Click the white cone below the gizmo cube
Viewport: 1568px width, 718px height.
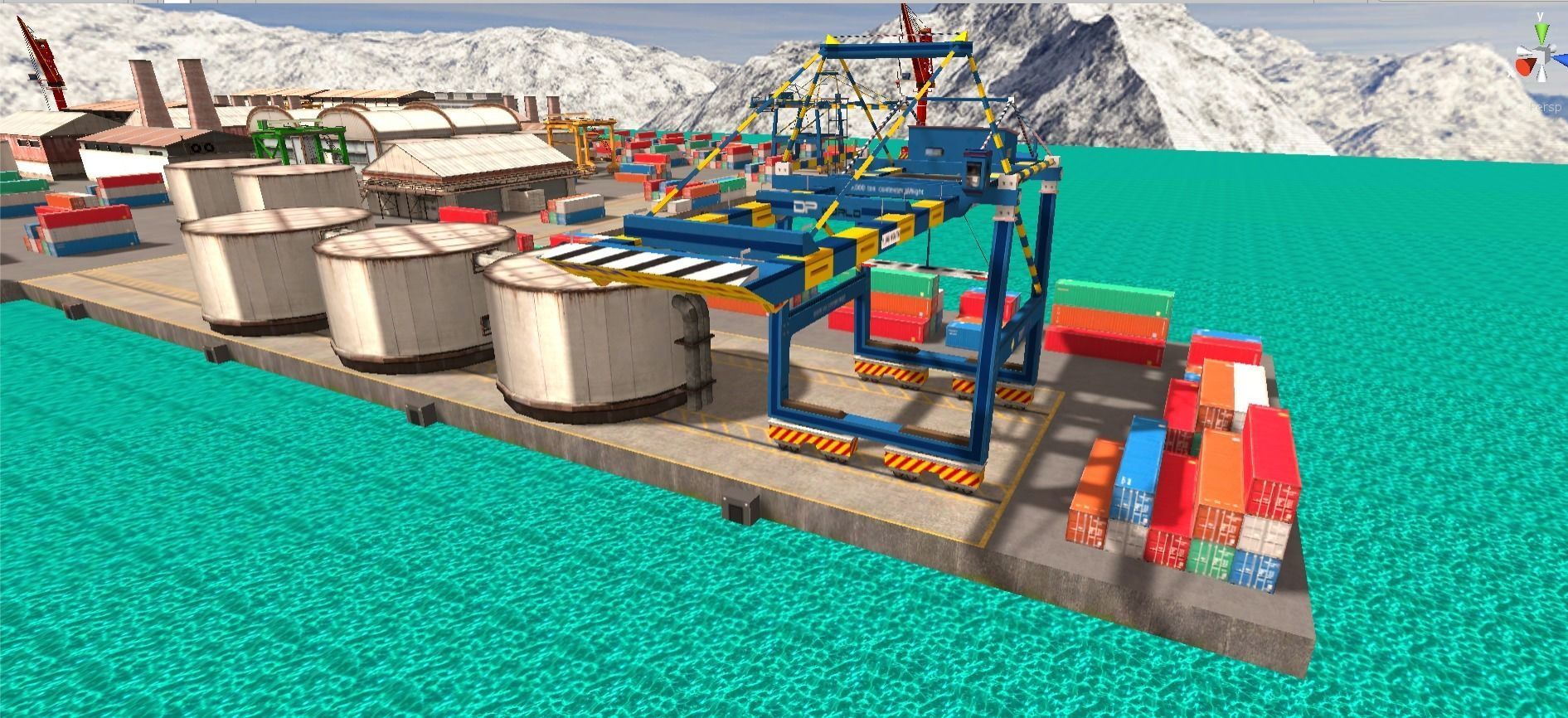click(x=1541, y=75)
